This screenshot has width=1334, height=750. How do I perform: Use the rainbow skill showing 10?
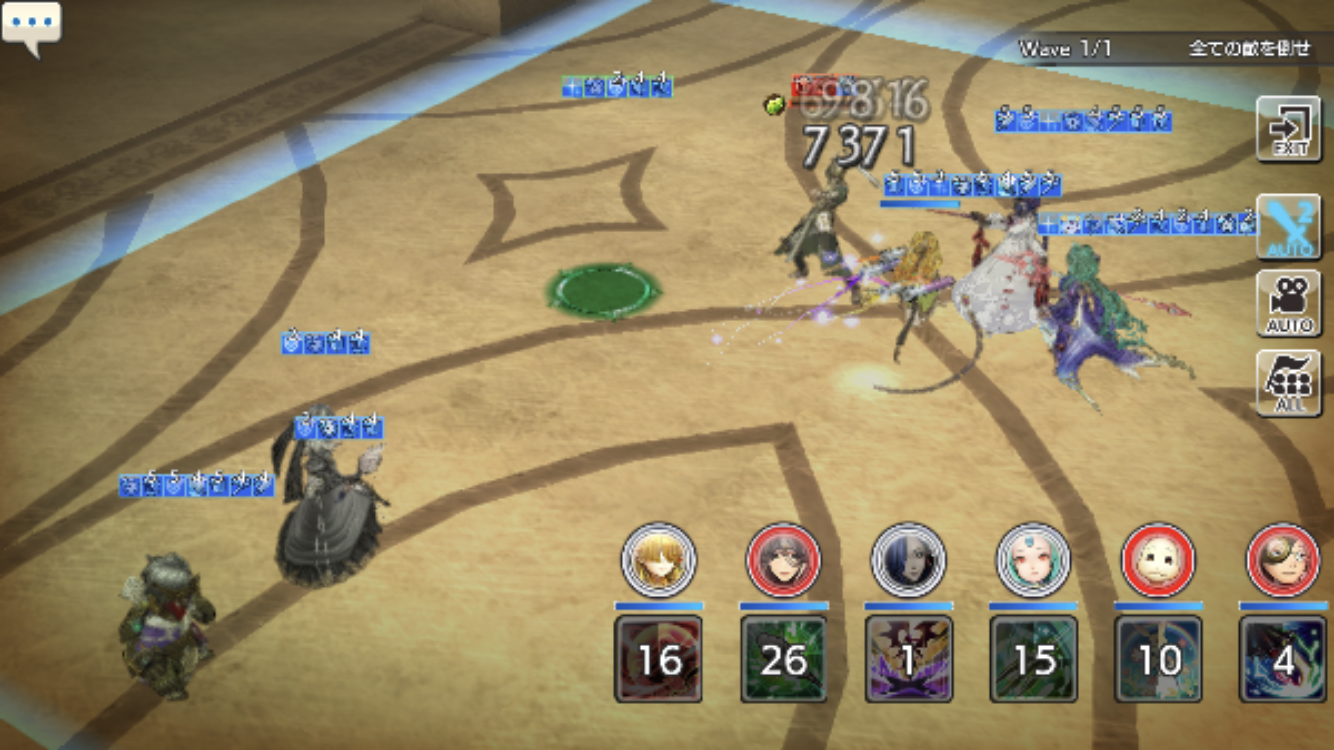pyautogui.click(x=1158, y=659)
